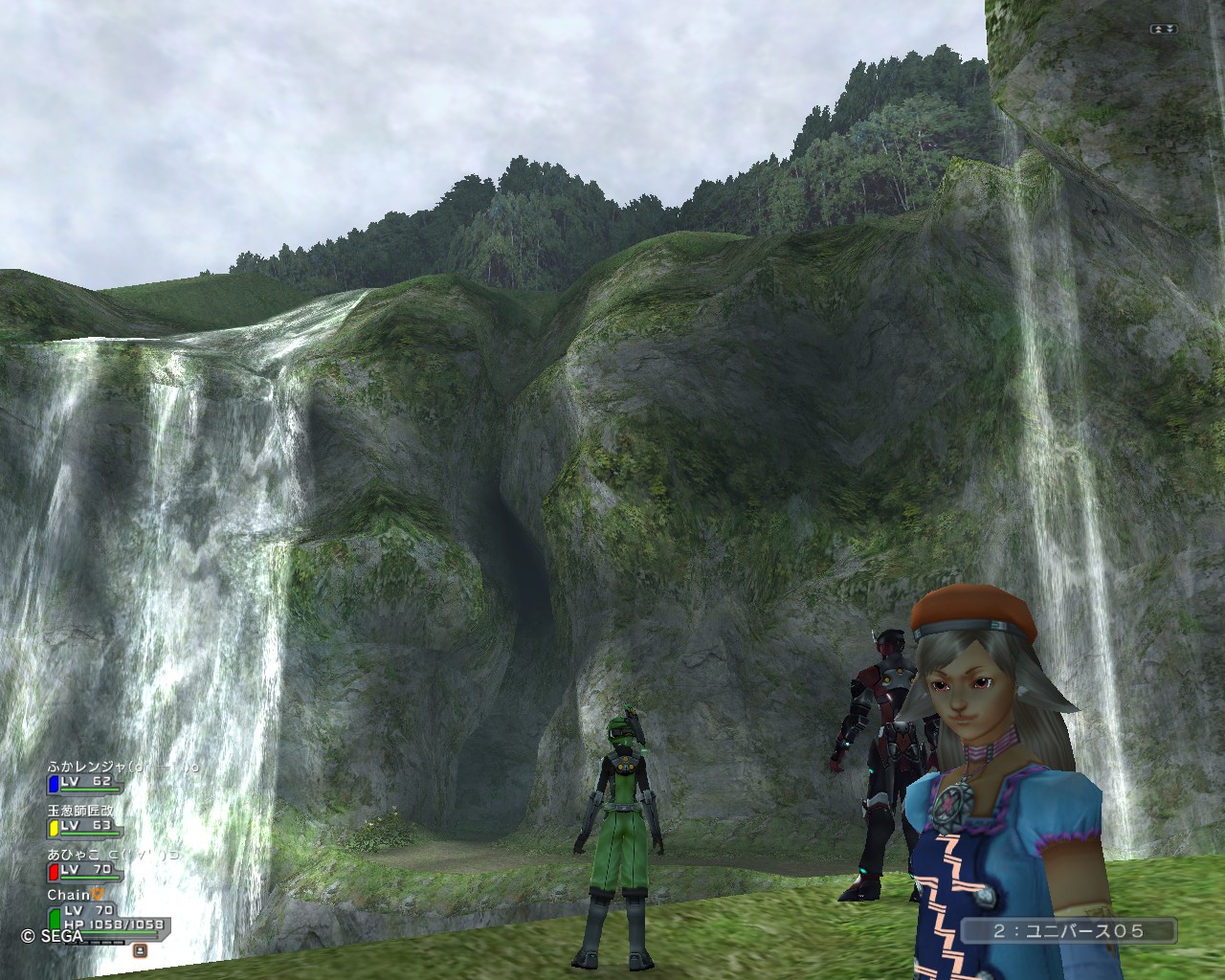
Task: Click the small orange-framed icon below Chain's HP panel
Action: tap(140, 950)
